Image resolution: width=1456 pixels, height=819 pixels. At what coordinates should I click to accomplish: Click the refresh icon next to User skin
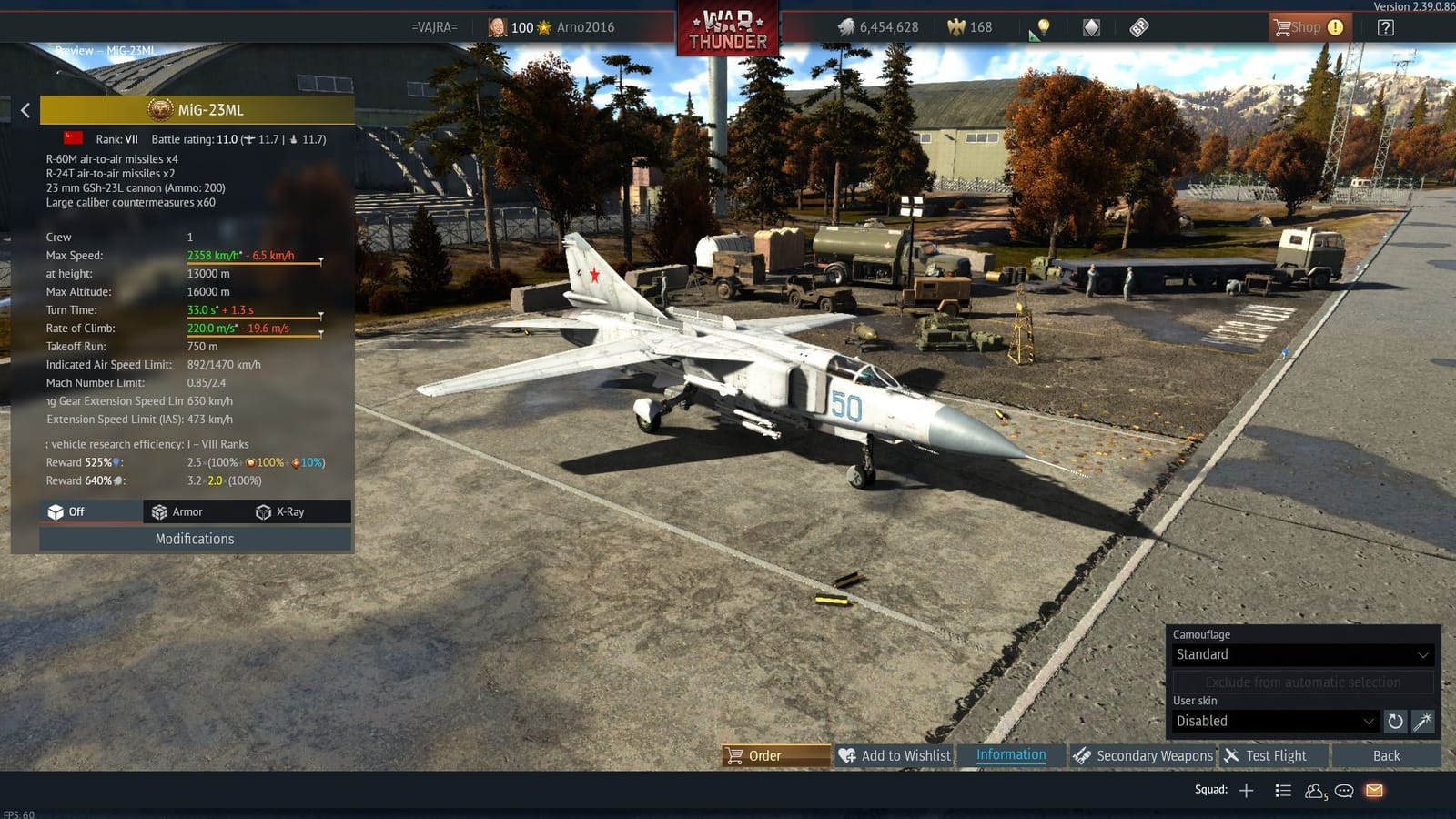coord(1395,721)
